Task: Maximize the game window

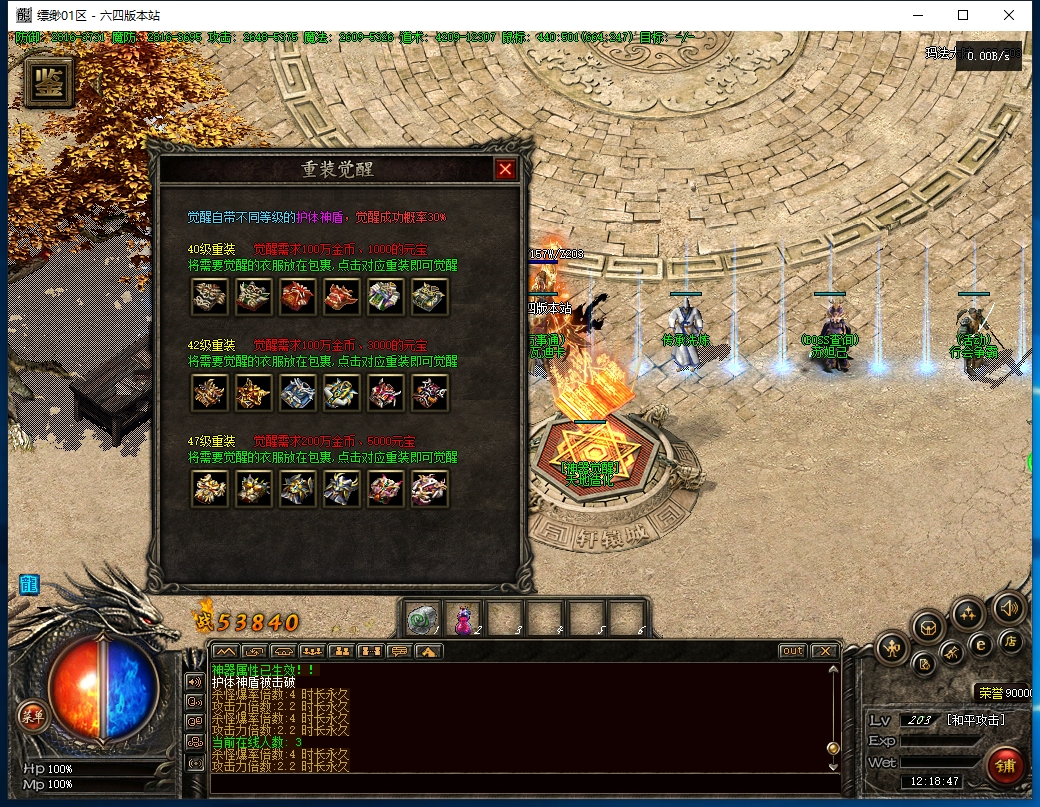Action: point(963,15)
